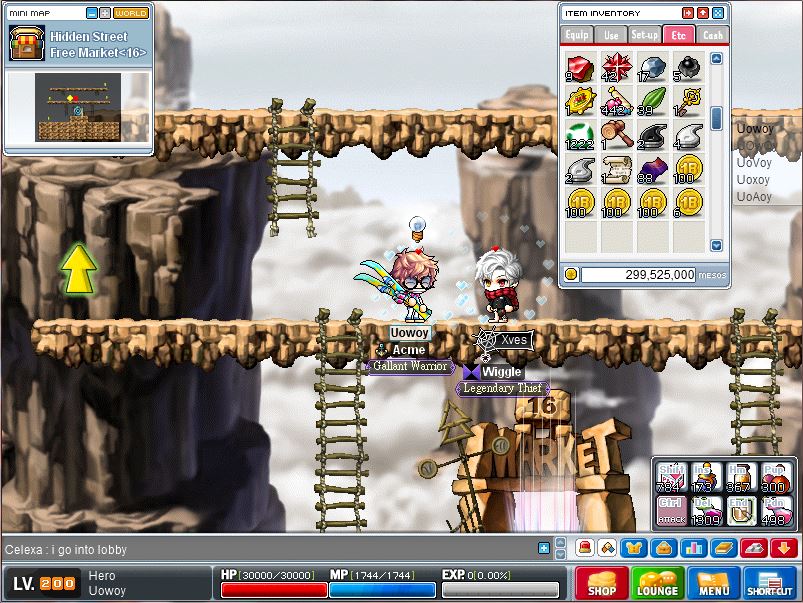Open the MENU button
Image resolution: width=803 pixels, height=603 pixels.
[713, 583]
